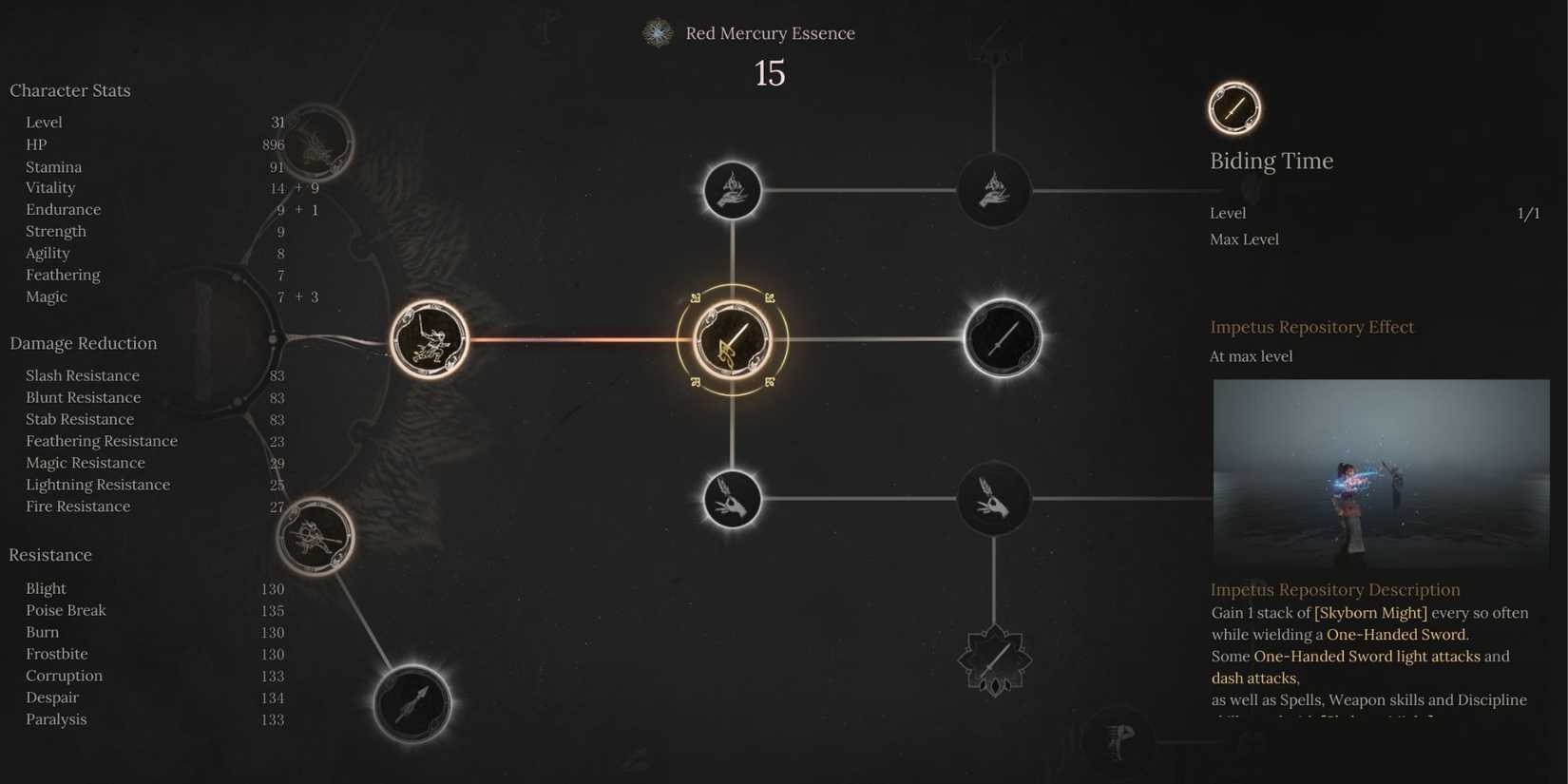Open the star-shaped sword node near the bottom

[994, 659]
